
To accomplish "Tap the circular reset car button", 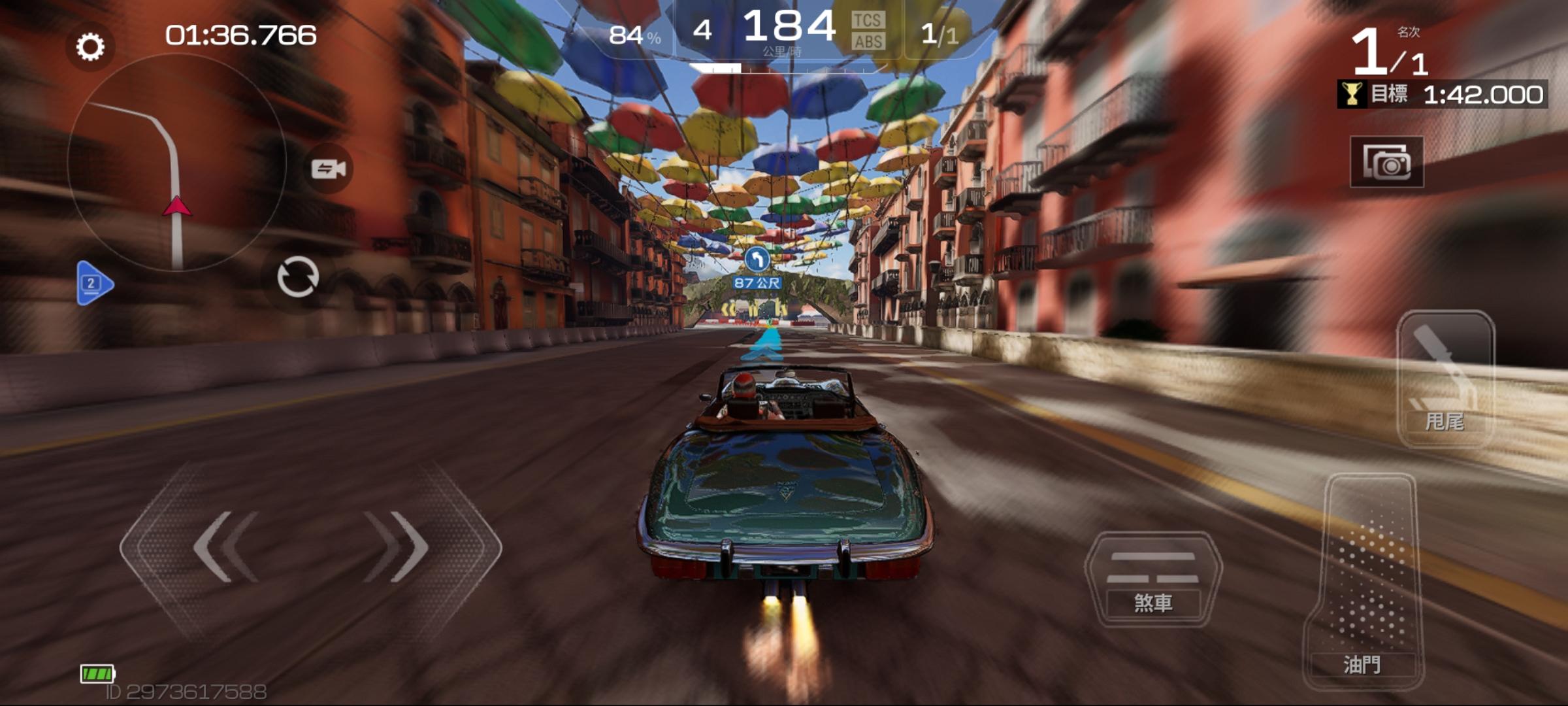I will click(x=298, y=277).
